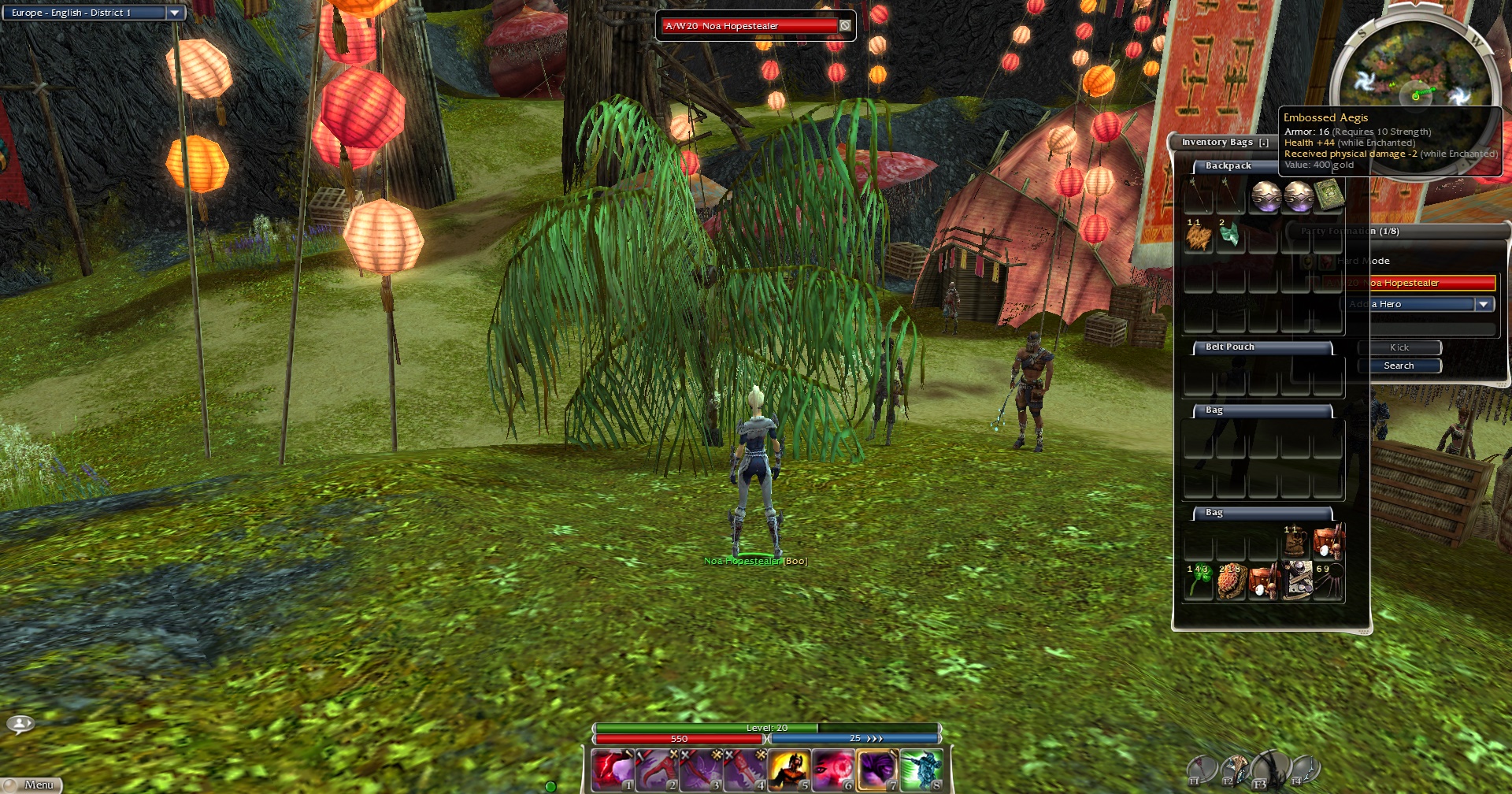This screenshot has width=1512, height=794.
Task: Open the Menu button
Action: pos(31,785)
